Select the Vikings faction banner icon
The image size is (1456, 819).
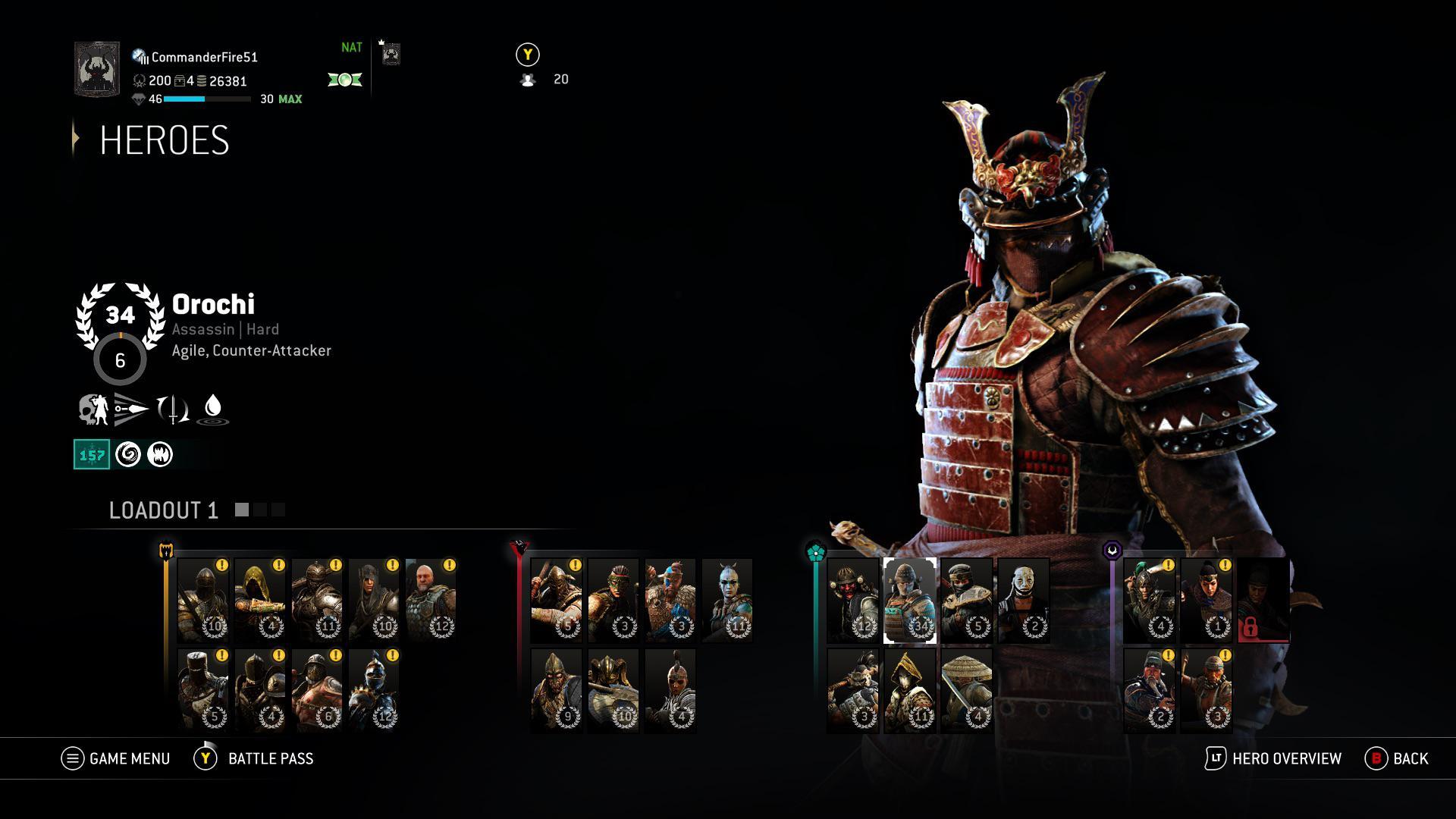coord(519,548)
